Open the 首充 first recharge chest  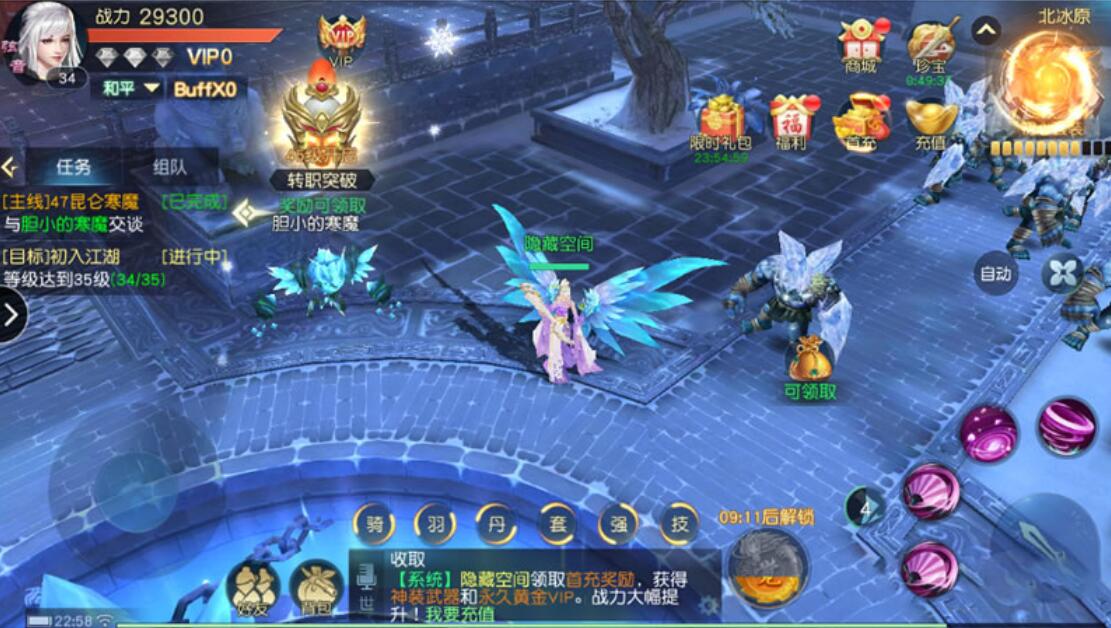[x=860, y=120]
